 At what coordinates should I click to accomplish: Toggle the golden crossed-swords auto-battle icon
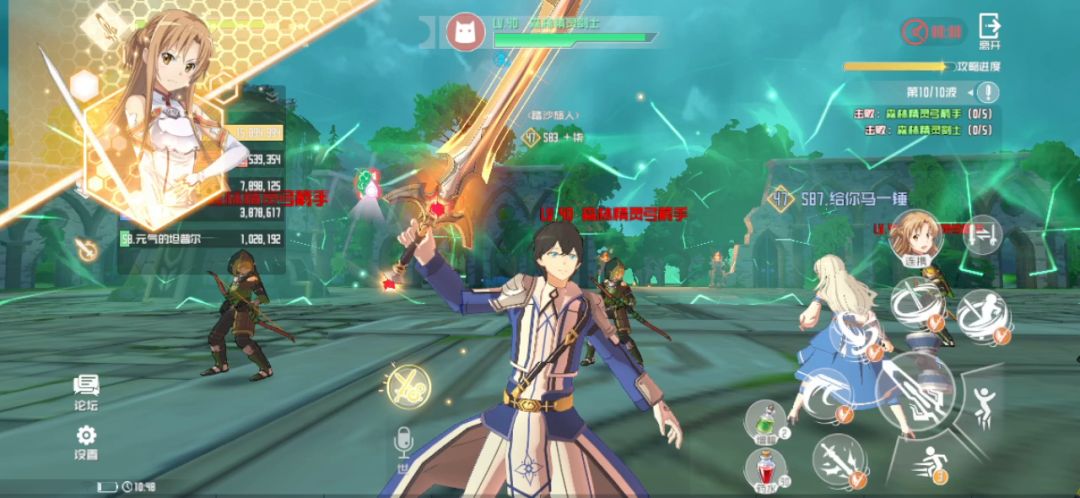pos(408,386)
